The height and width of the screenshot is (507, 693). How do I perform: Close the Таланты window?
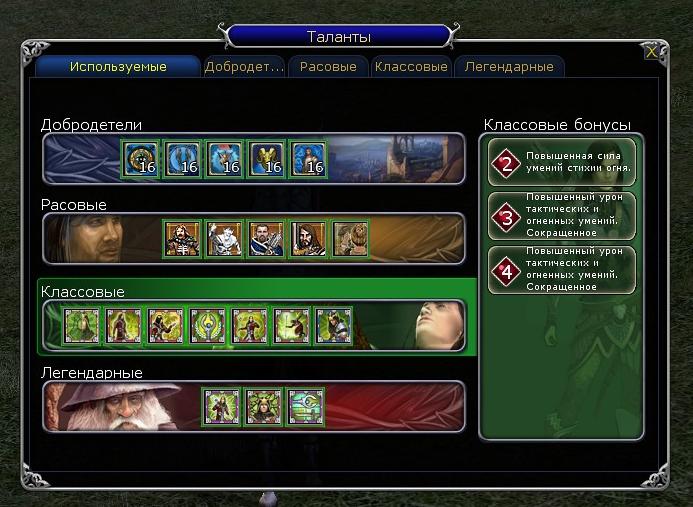pyautogui.click(x=652, y=52)
